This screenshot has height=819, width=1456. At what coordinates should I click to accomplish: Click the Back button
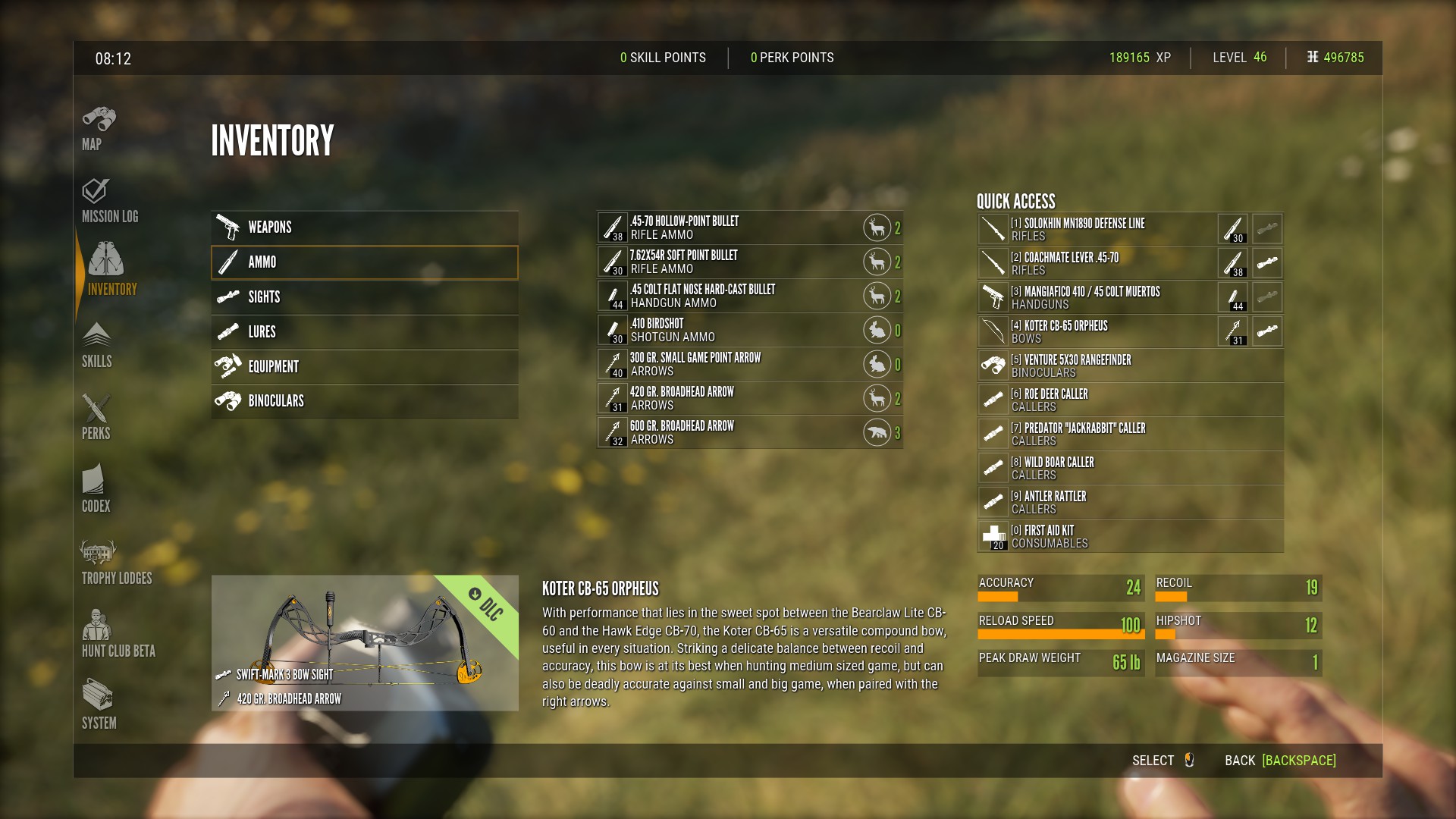(1280, 761)
